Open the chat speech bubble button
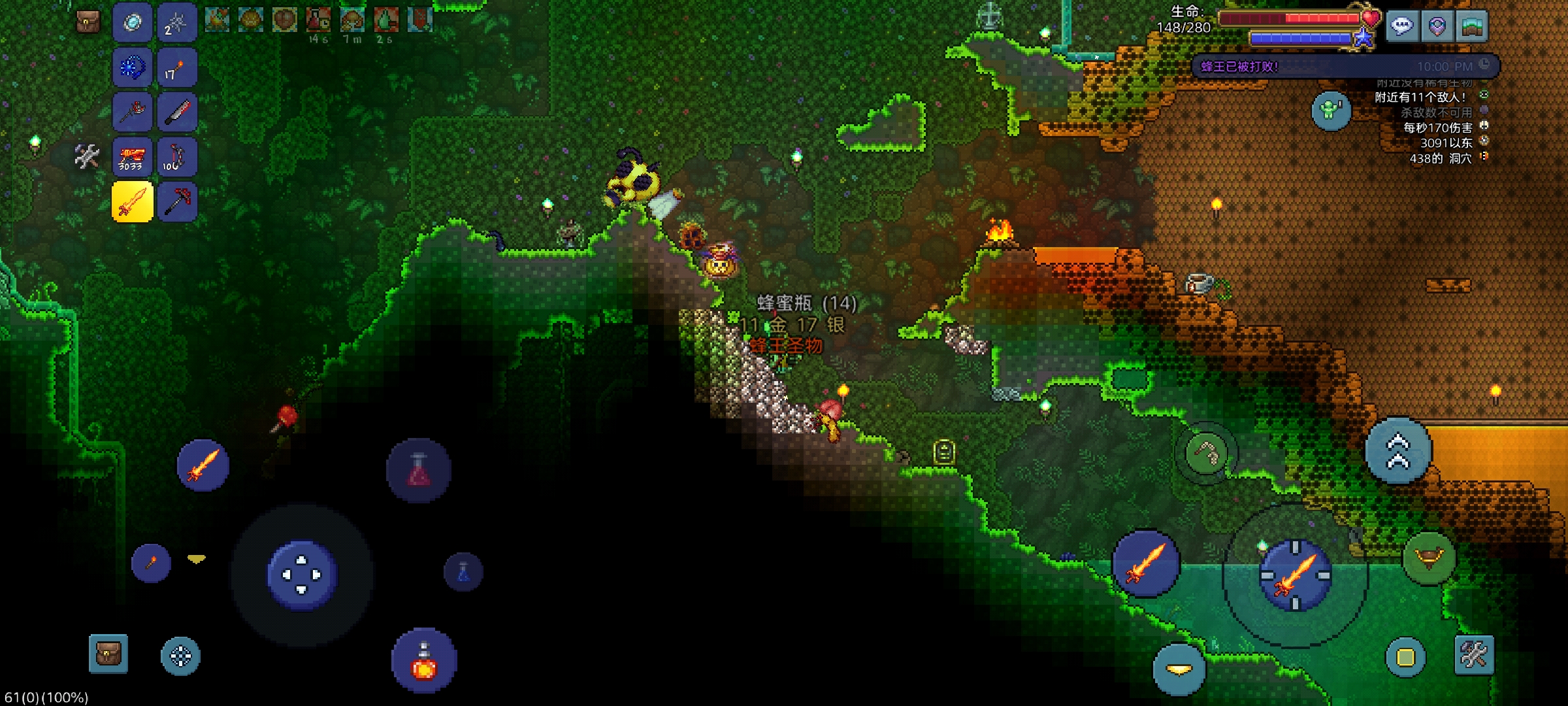Image resolution: width=1568 pixels, height=706 pixels. tap(1402, 27)
